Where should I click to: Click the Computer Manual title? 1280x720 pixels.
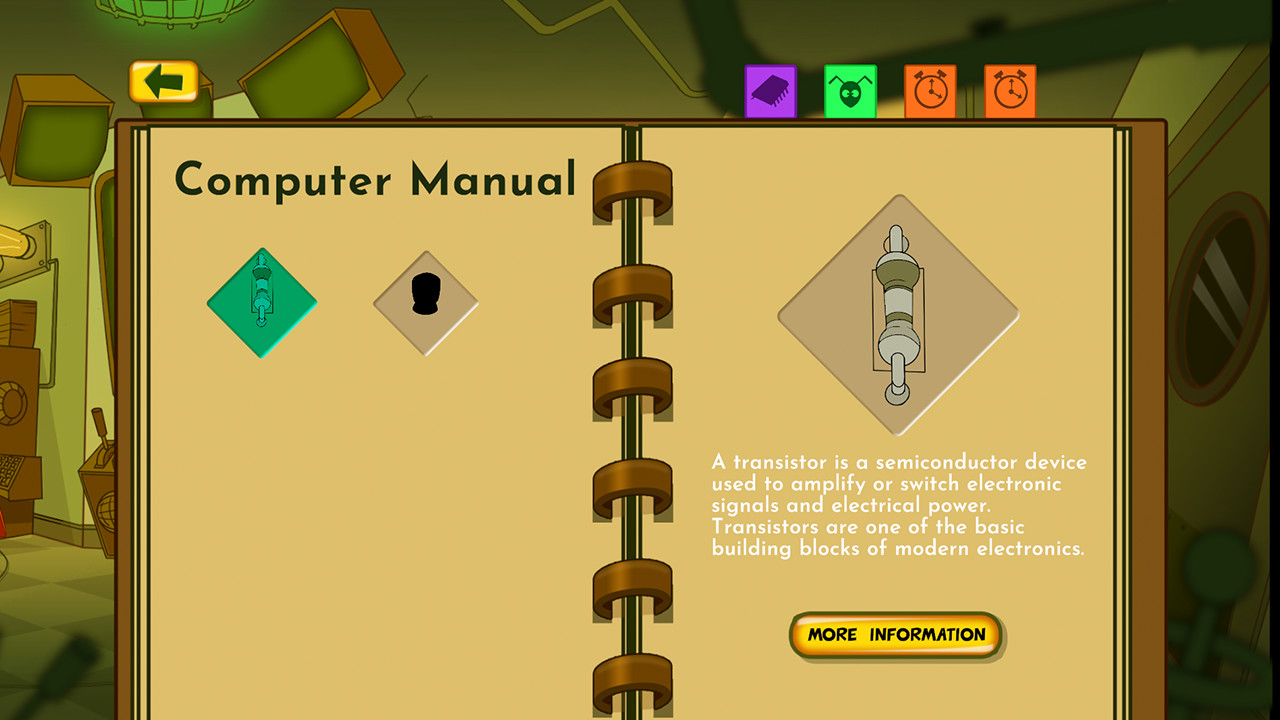[x=375, y=178]
